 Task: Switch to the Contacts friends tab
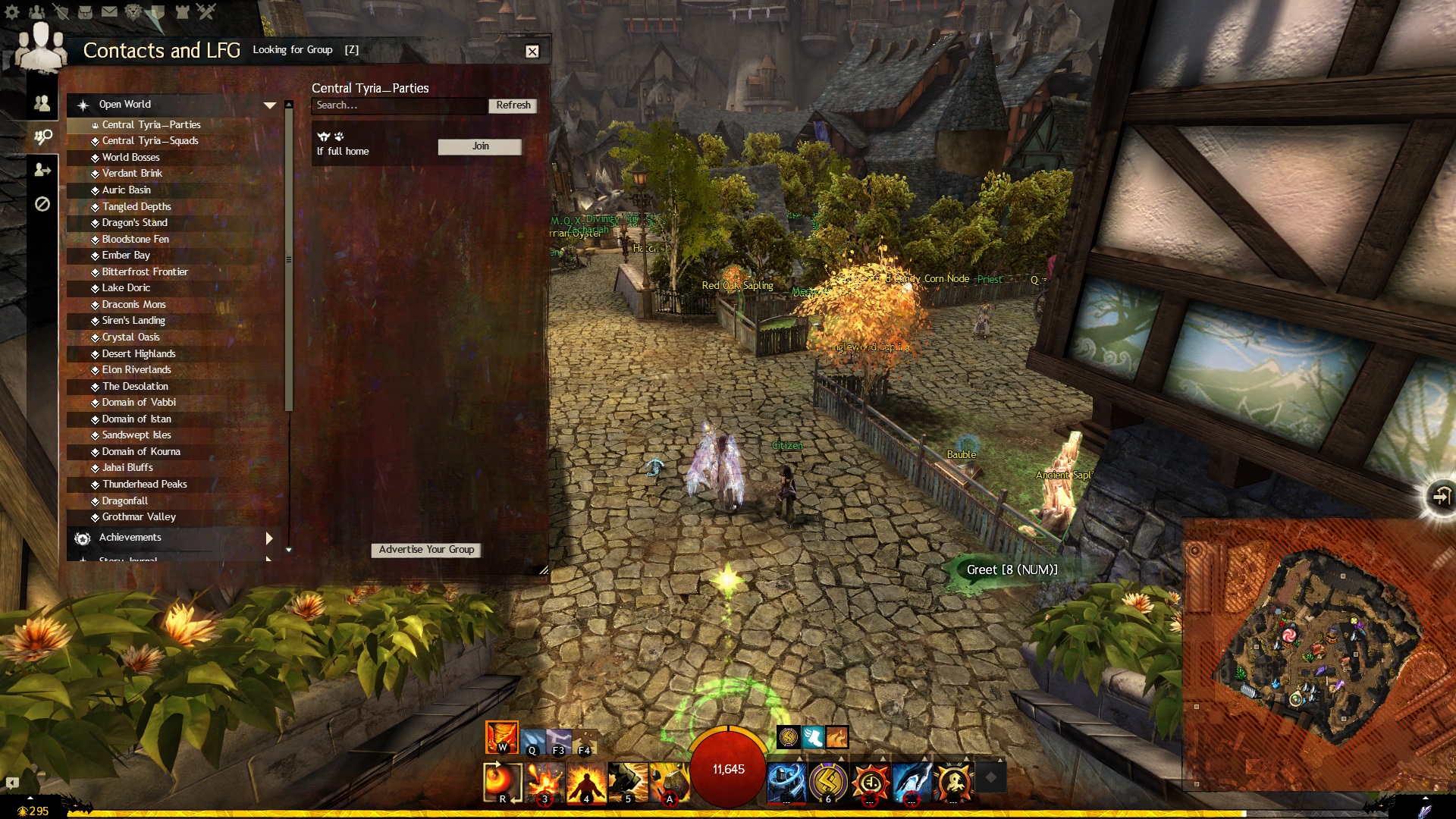click(42, 103)
